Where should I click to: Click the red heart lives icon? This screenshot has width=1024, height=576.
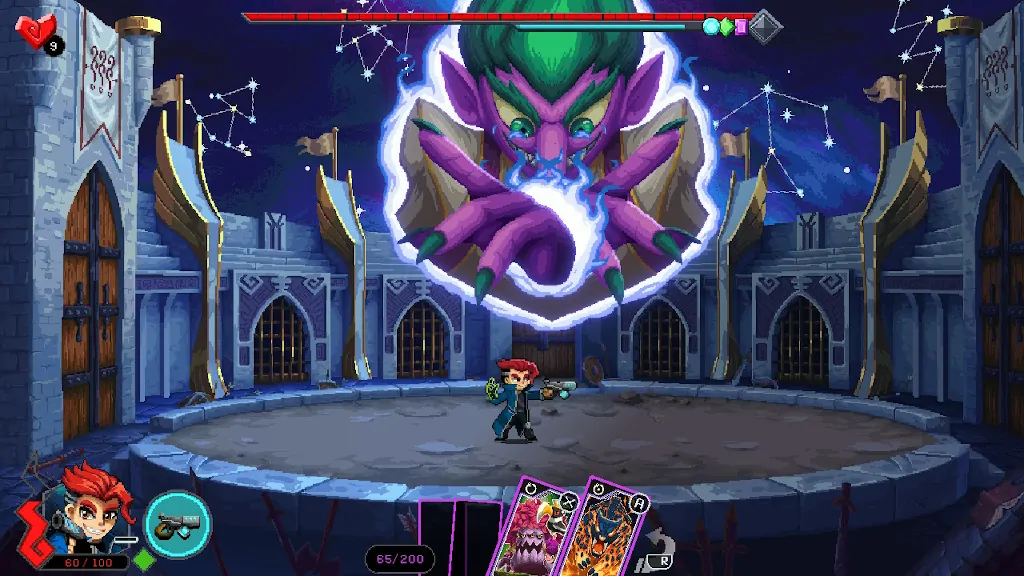pyautogui.click(x=36, y=32)
